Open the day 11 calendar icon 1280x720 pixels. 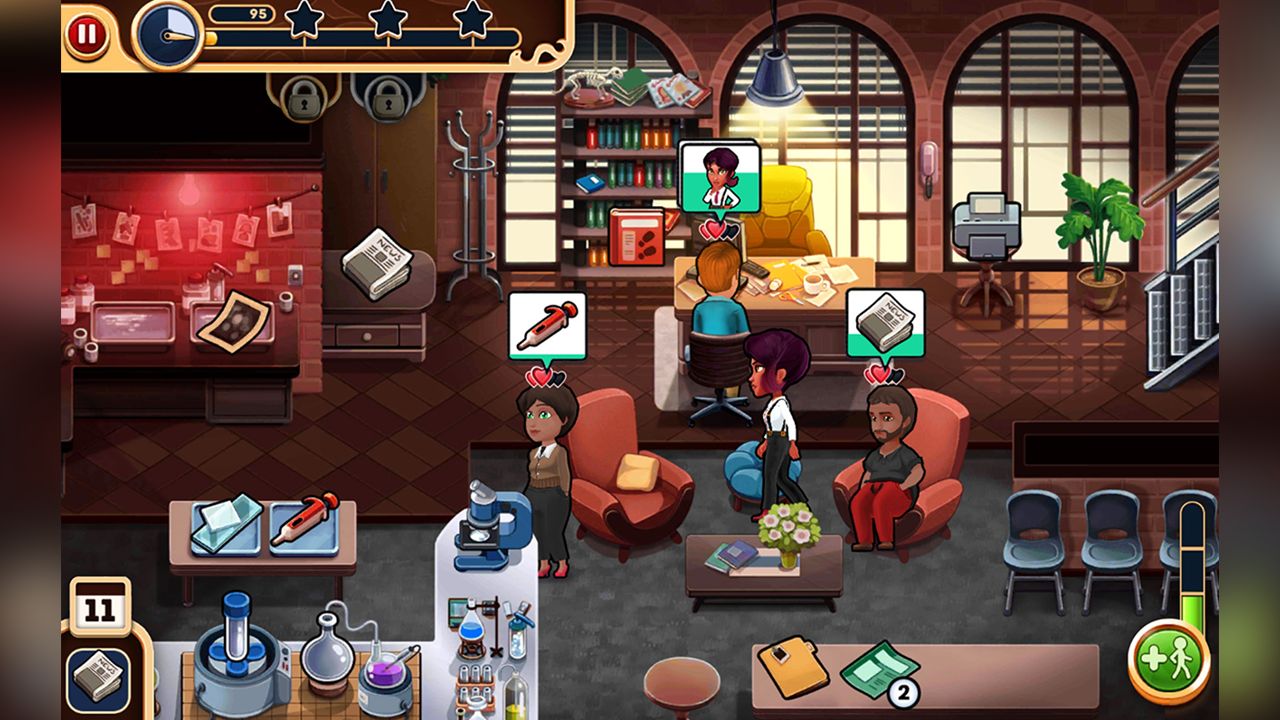[103, 603]
